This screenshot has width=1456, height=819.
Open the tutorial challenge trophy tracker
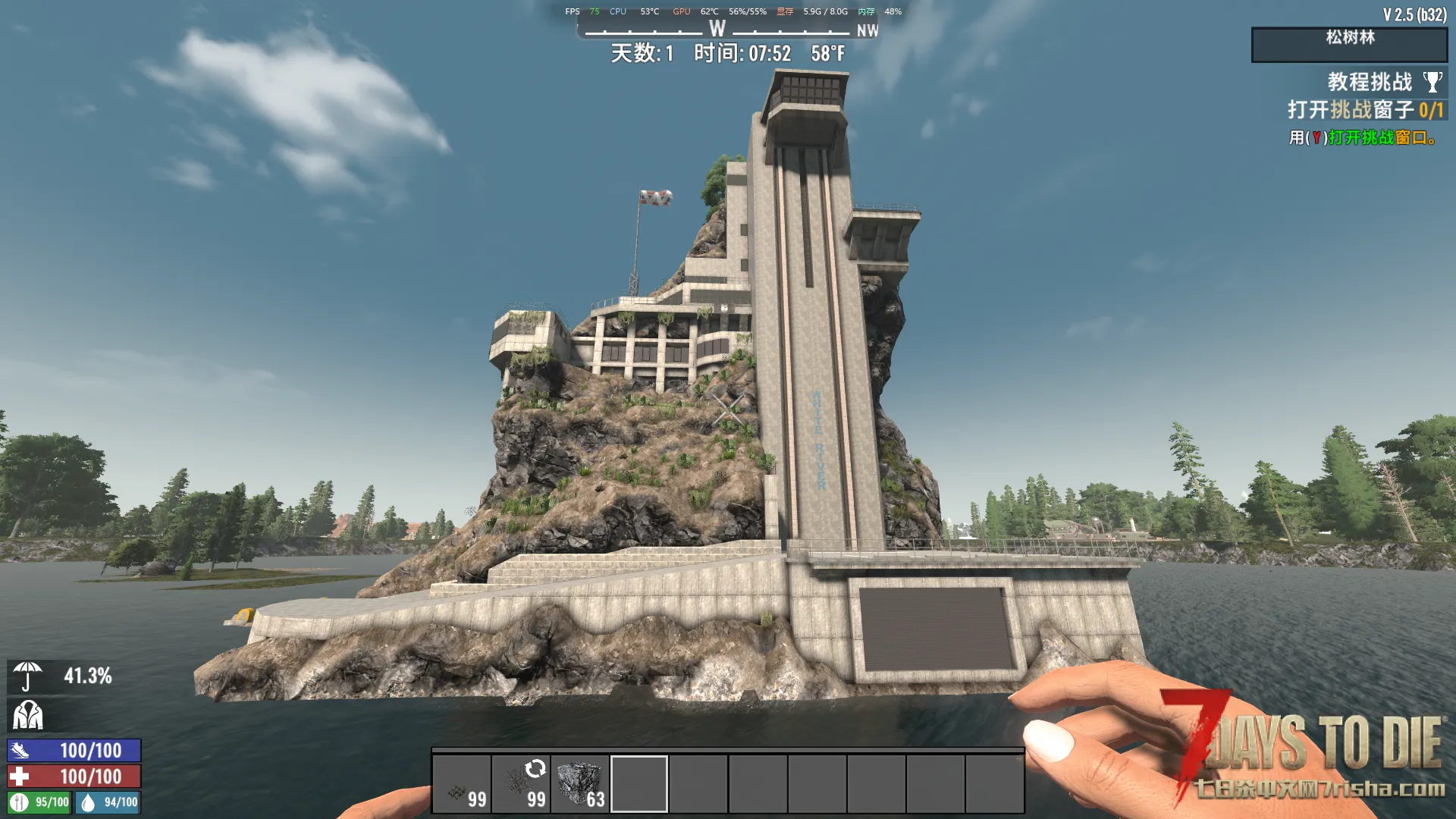click(x=1432, y=82)
